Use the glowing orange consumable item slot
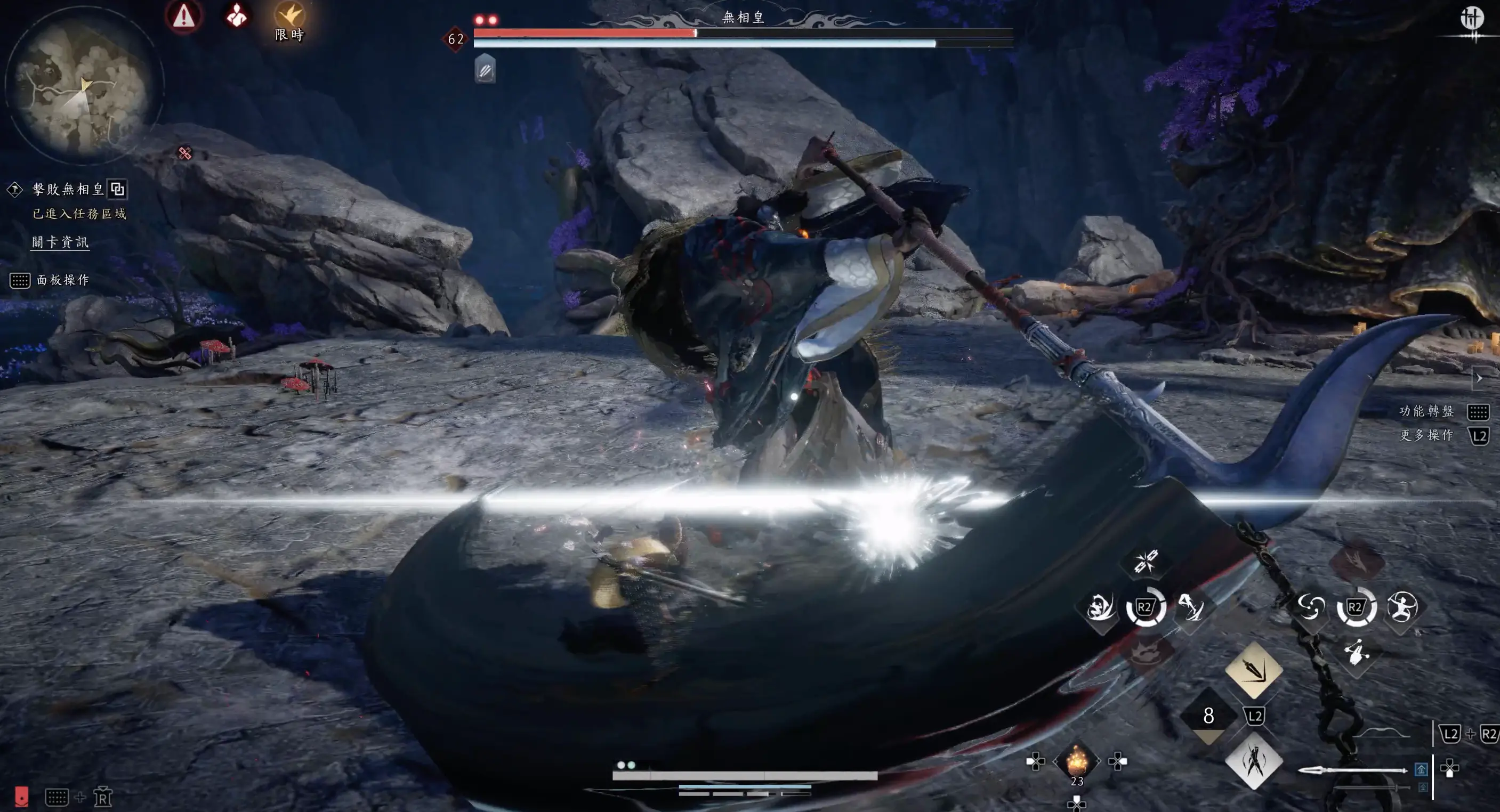1500x812 pixels. [x=1076, y=761]
